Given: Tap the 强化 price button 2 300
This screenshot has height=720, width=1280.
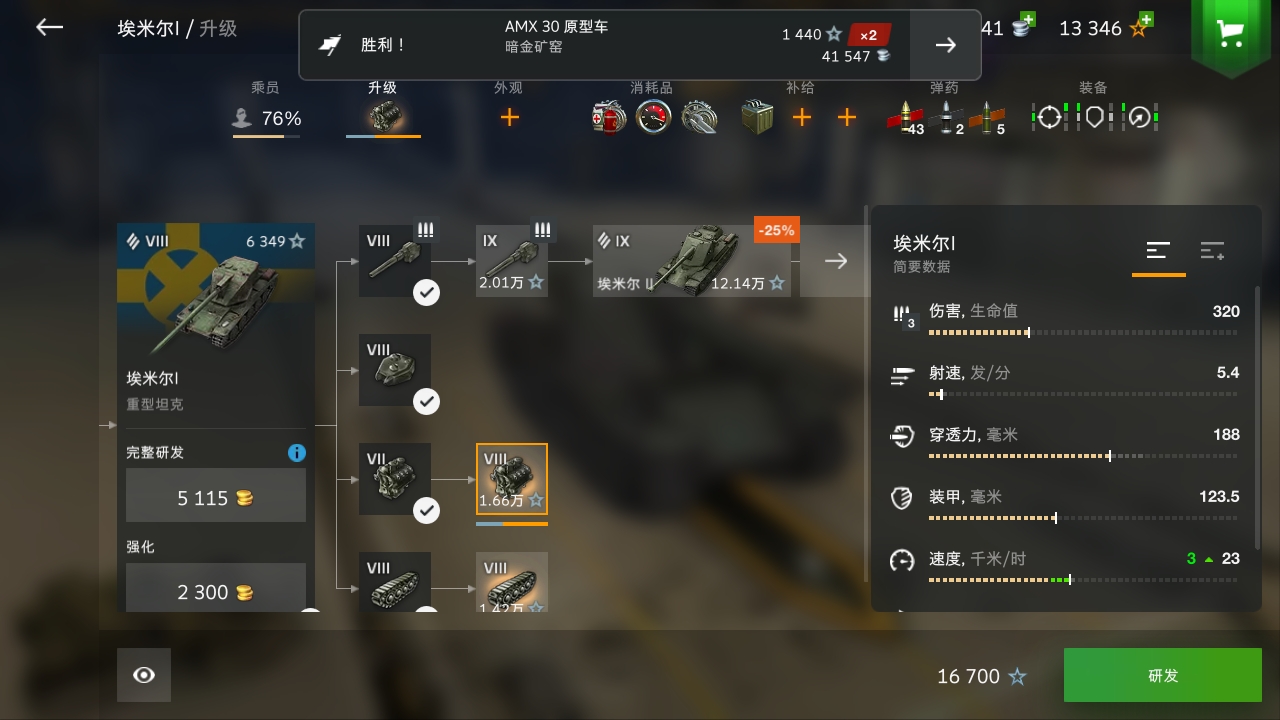Looking at the screenshot, I should [216, 590].
